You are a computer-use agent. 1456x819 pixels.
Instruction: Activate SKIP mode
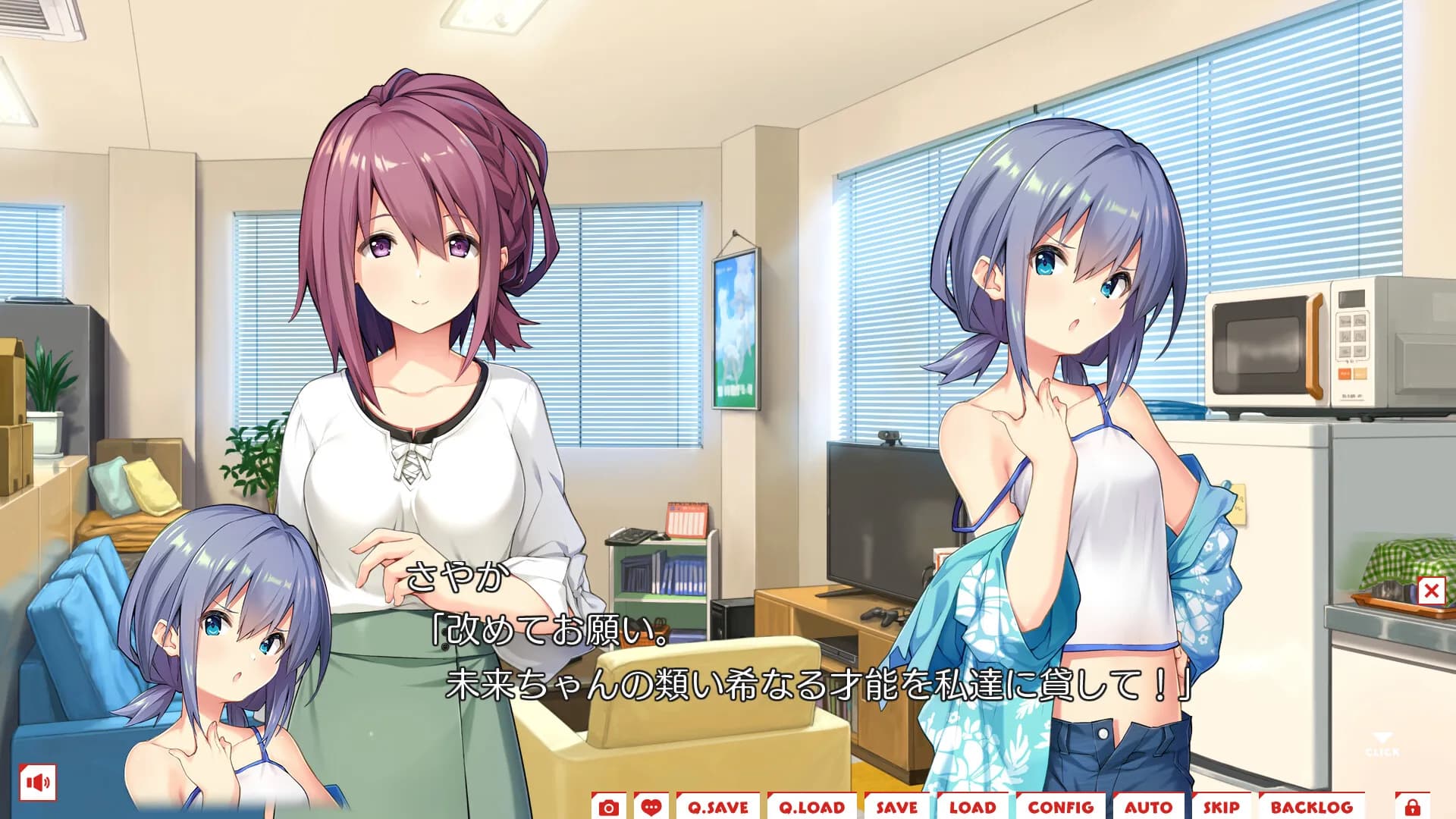pyautogui.click(x=1221, y=808)
